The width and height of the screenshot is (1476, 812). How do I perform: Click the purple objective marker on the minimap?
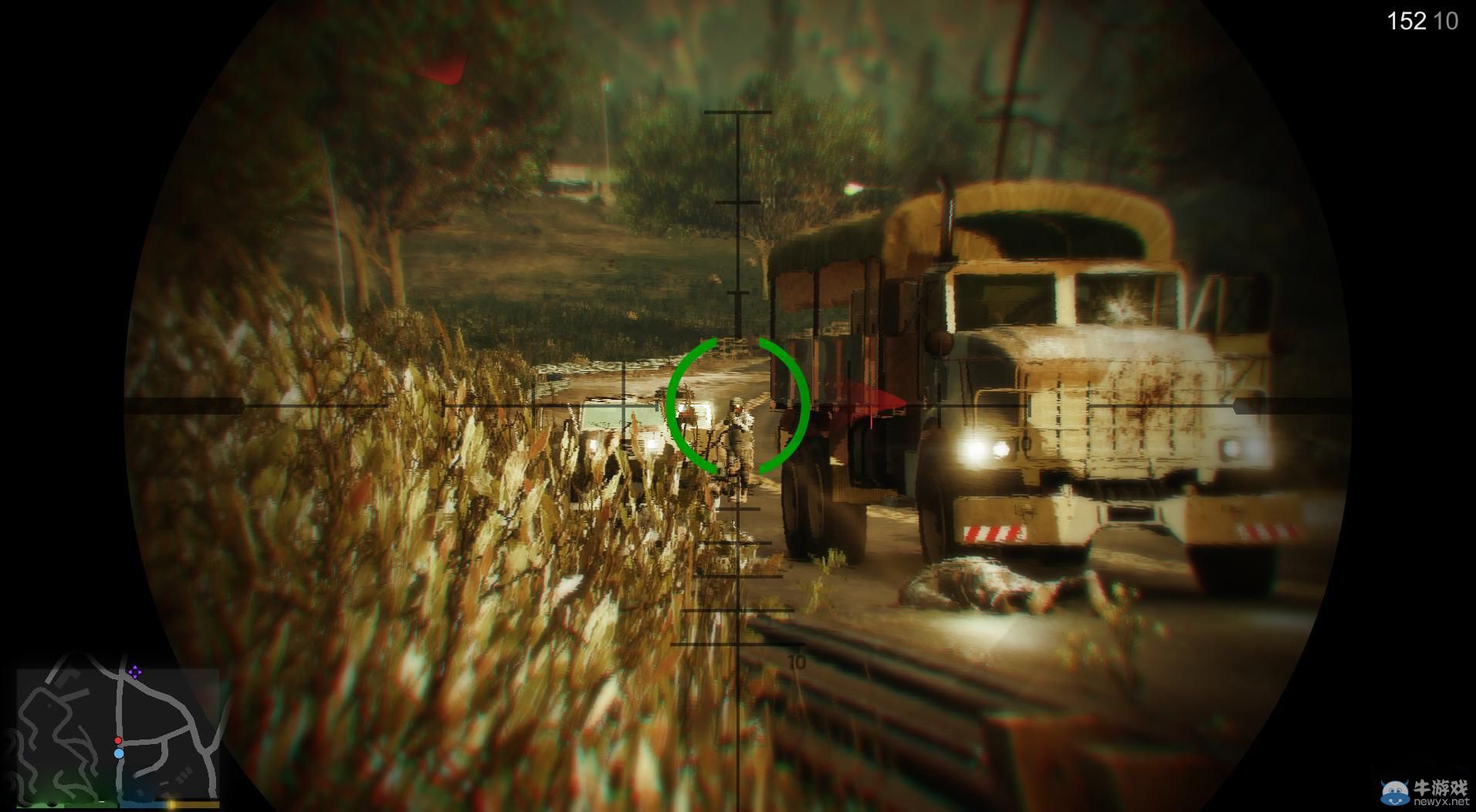134,672
